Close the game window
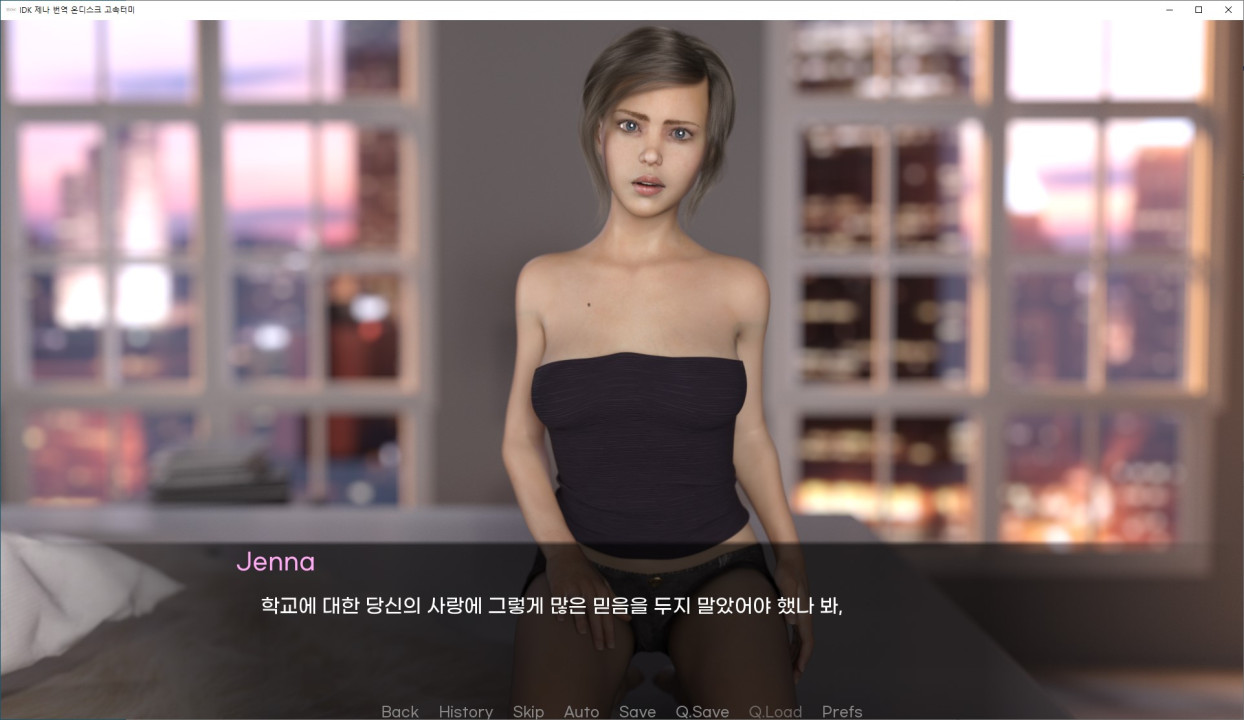 pos(1228,9)
